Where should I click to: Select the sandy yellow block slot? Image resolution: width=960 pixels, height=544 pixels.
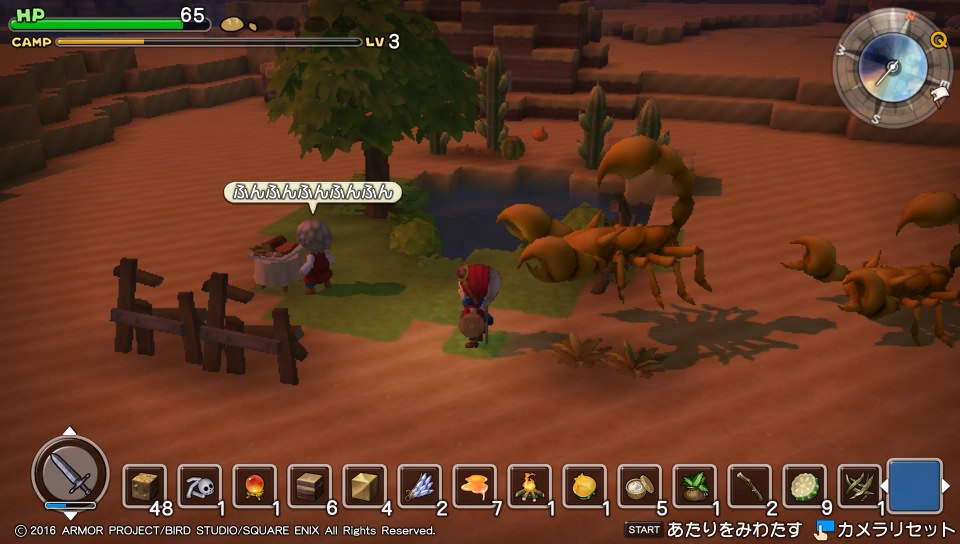[364, 486]
